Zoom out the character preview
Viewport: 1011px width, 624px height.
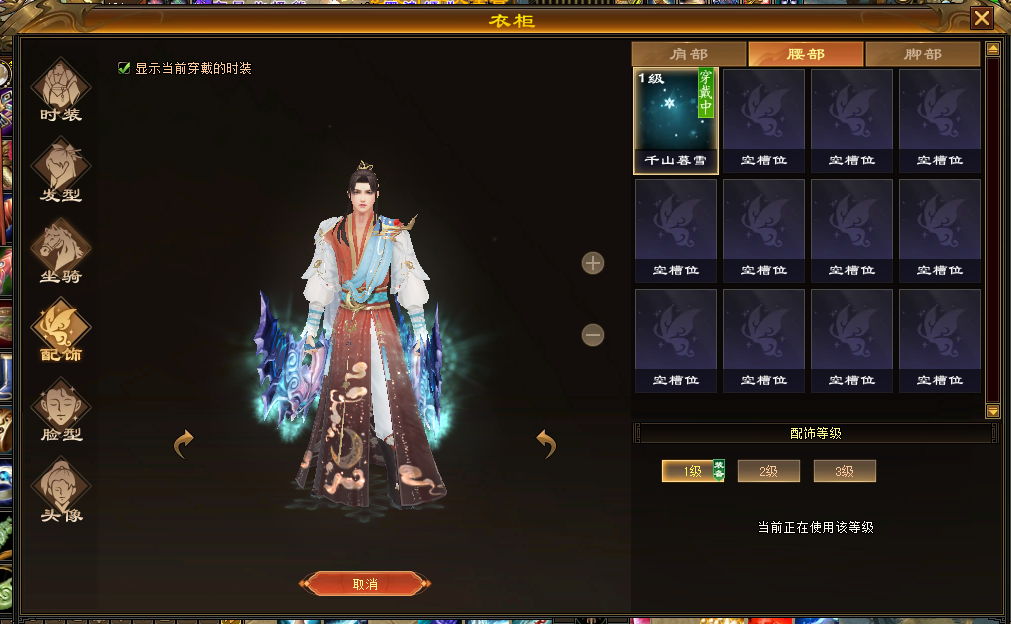(x=593, y=335)
